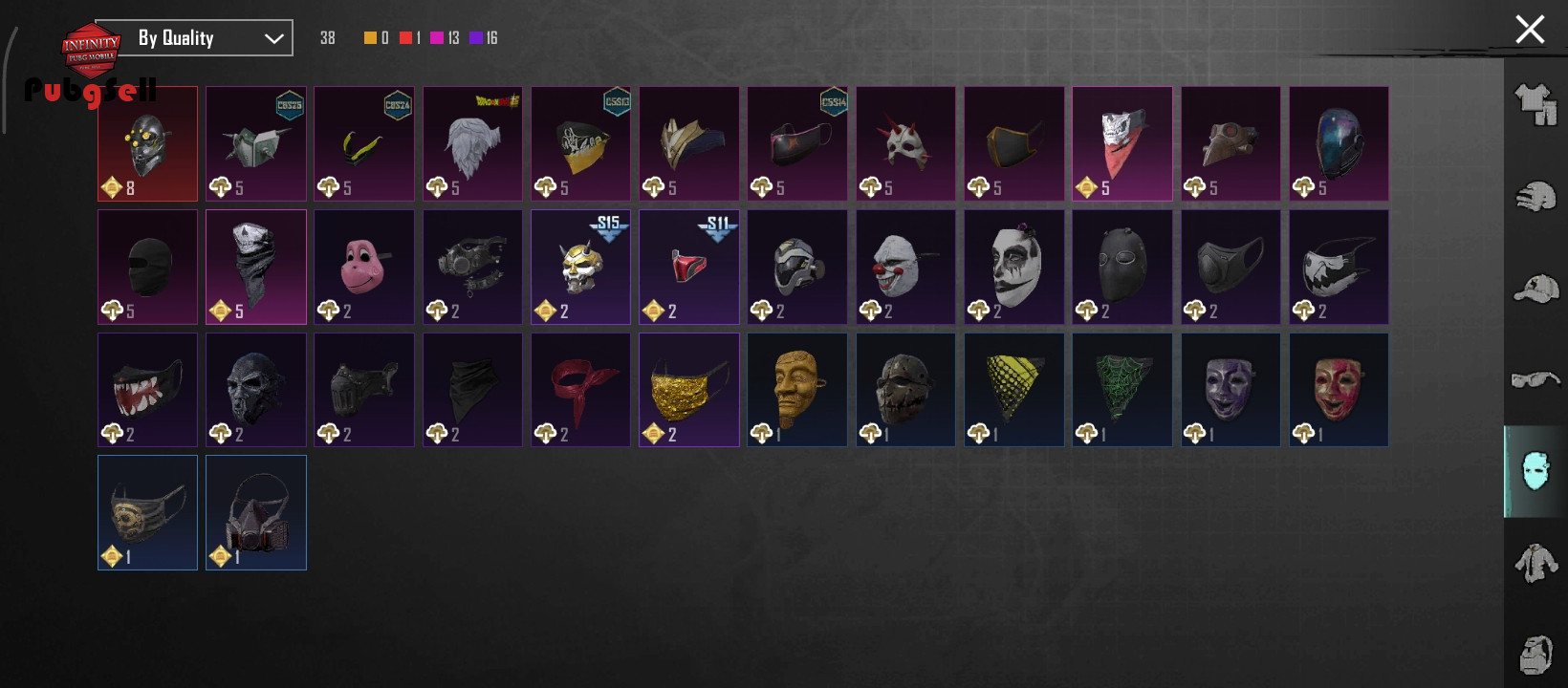The width and height of the screenshot is (1568, 688).
Task: Pick the black balaclava mask
Action: (x=147, y=267)
